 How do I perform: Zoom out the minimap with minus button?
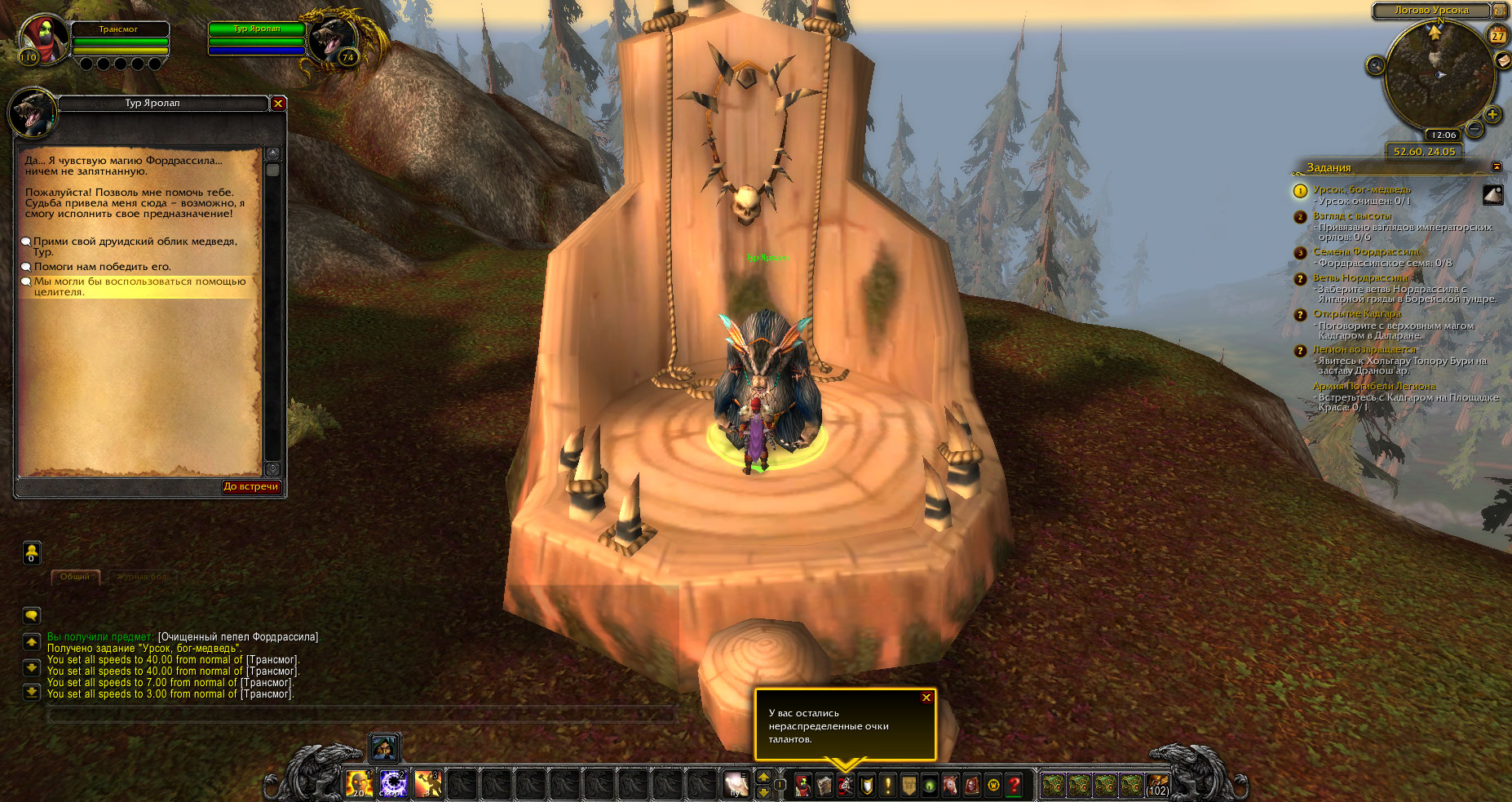point(1474,129)
